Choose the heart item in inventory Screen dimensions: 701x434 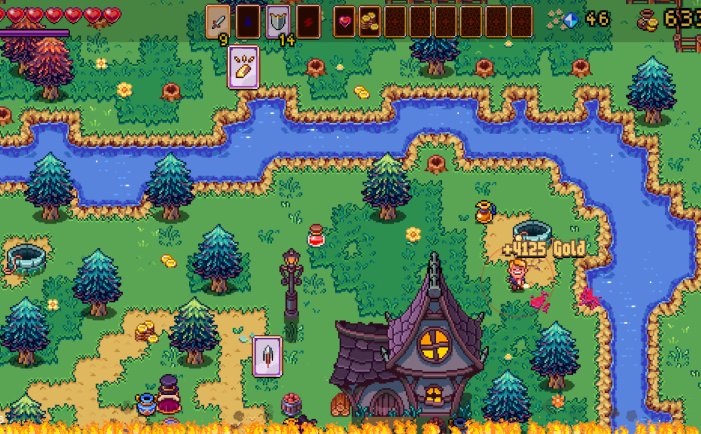346,20
